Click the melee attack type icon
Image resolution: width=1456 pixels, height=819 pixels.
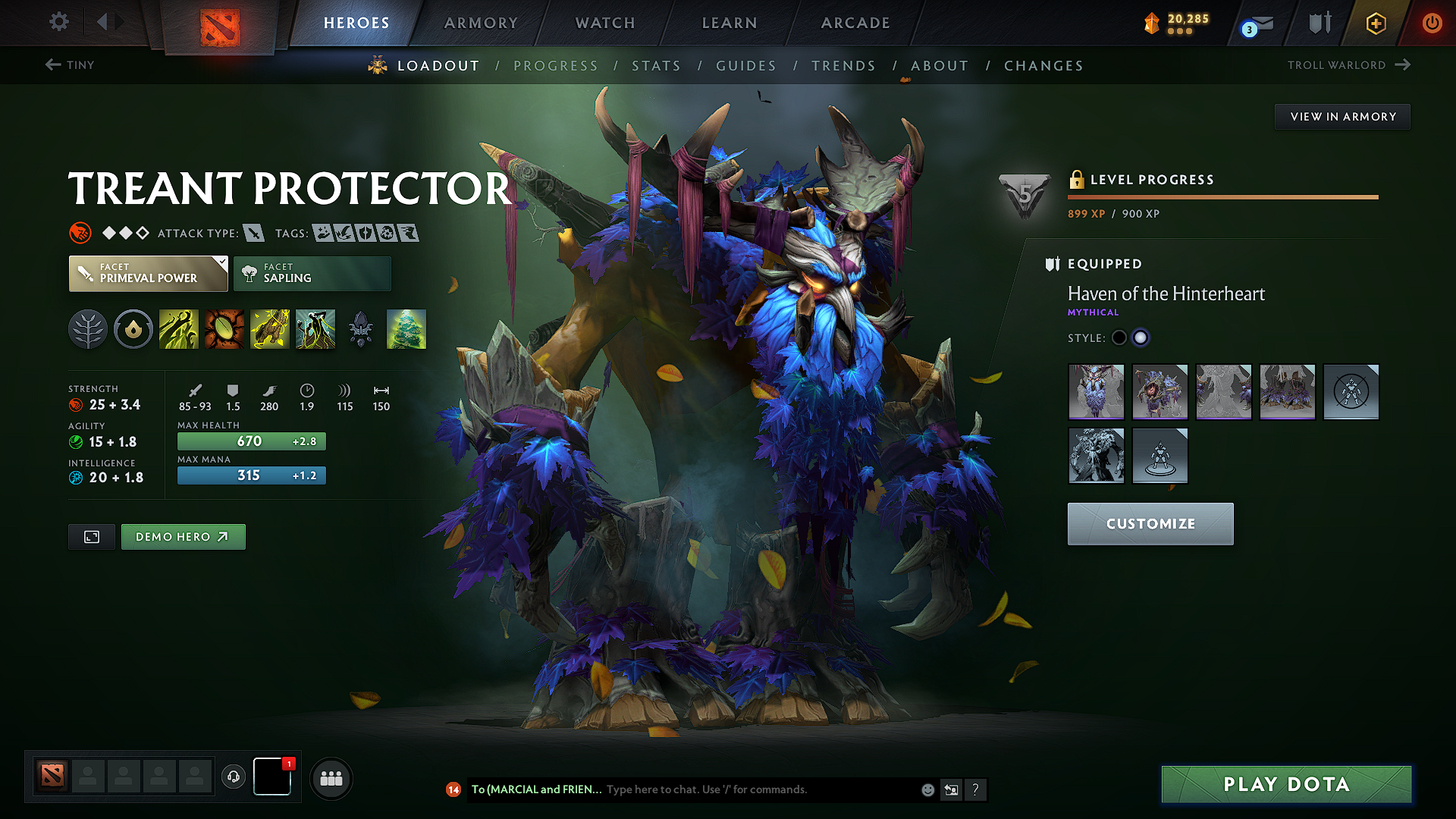253,233
